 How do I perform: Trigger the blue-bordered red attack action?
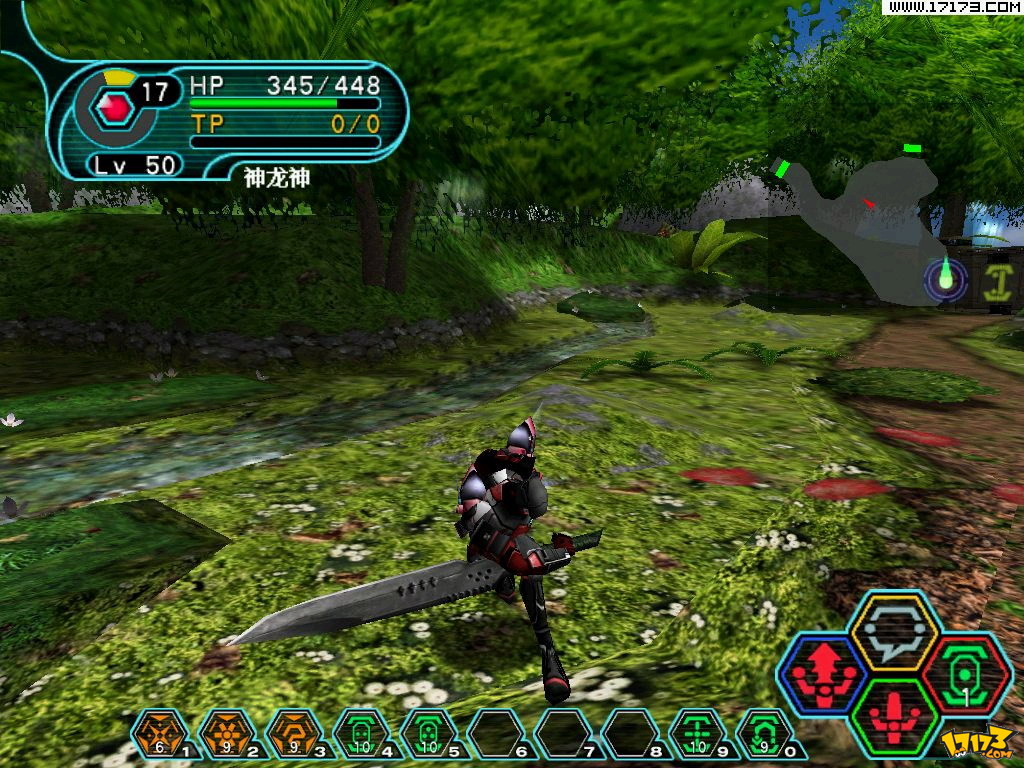point(822,672)
